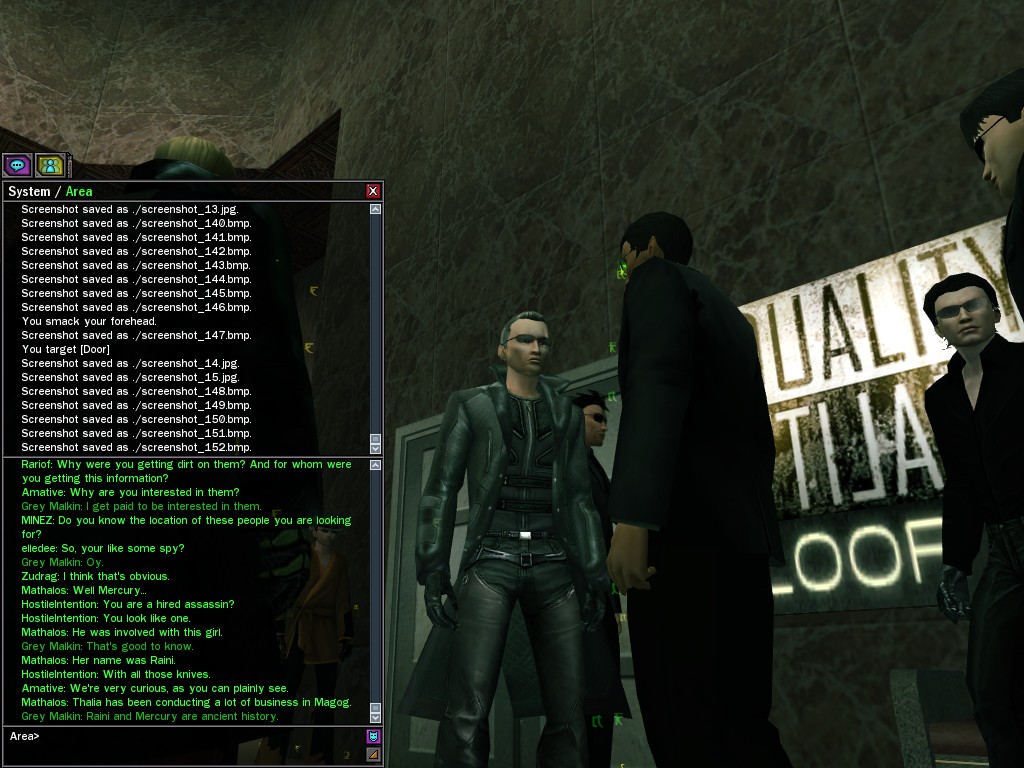
Task: Open the emote mask face button
Action: [373, 736]
